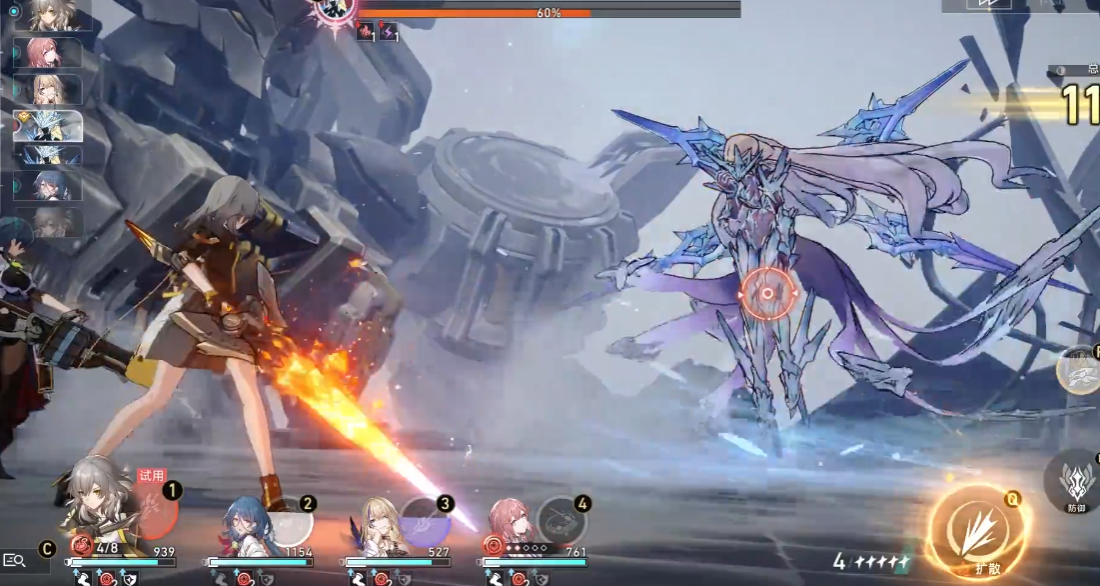Activate the round skill icon above 防御

[x=1079, y=369]
